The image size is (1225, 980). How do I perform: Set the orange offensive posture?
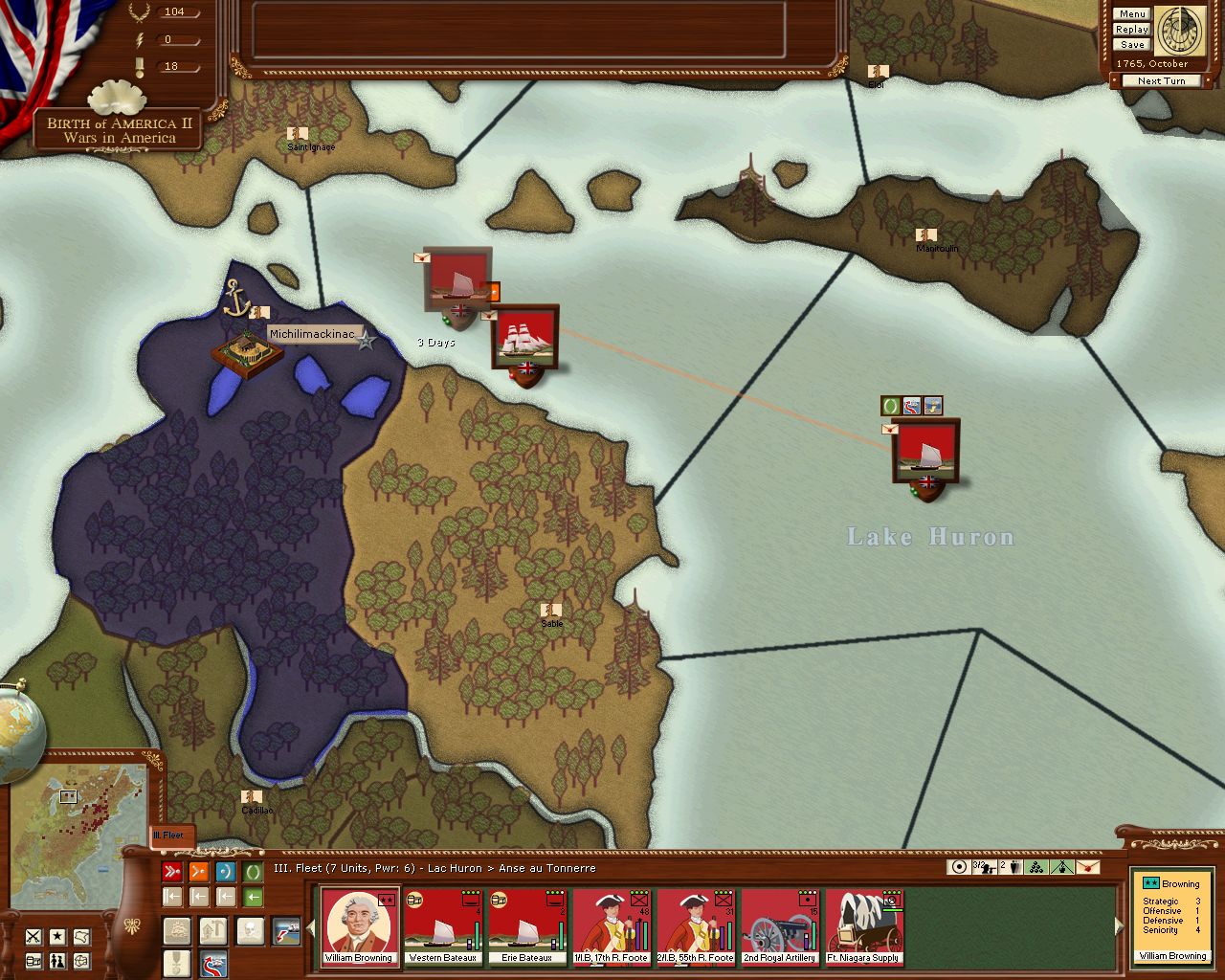click(199, 872)
